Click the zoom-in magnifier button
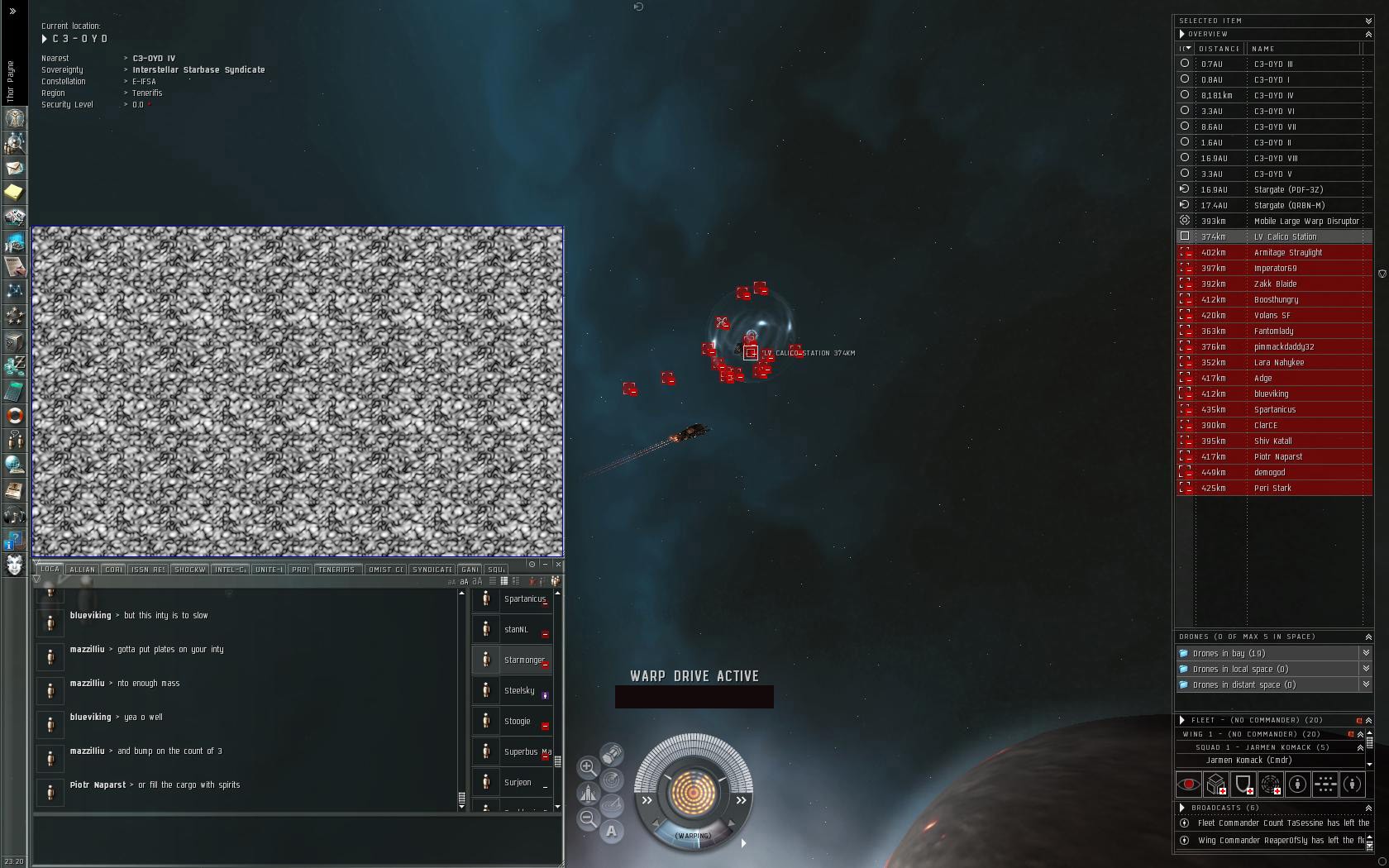 588,767
